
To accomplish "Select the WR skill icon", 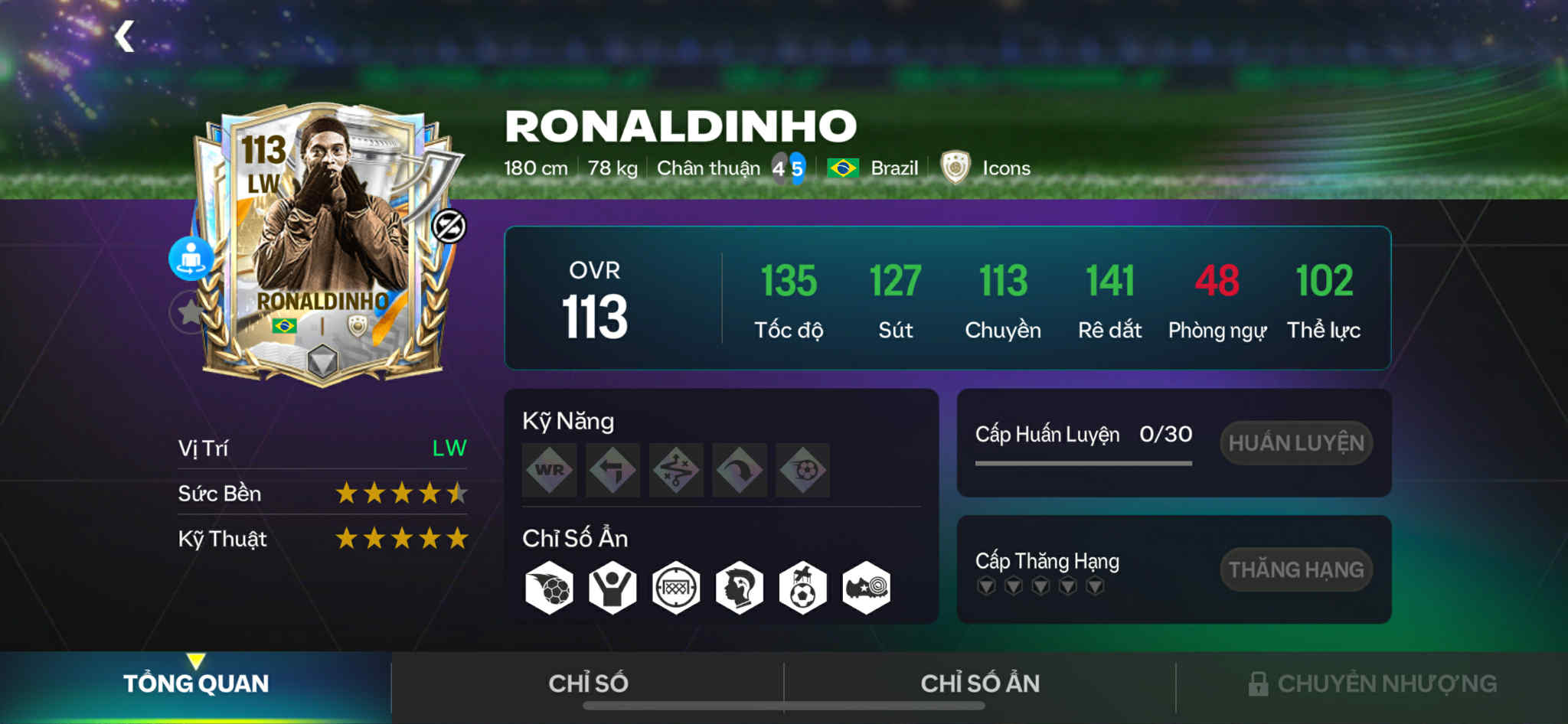I will coord(549,470).
